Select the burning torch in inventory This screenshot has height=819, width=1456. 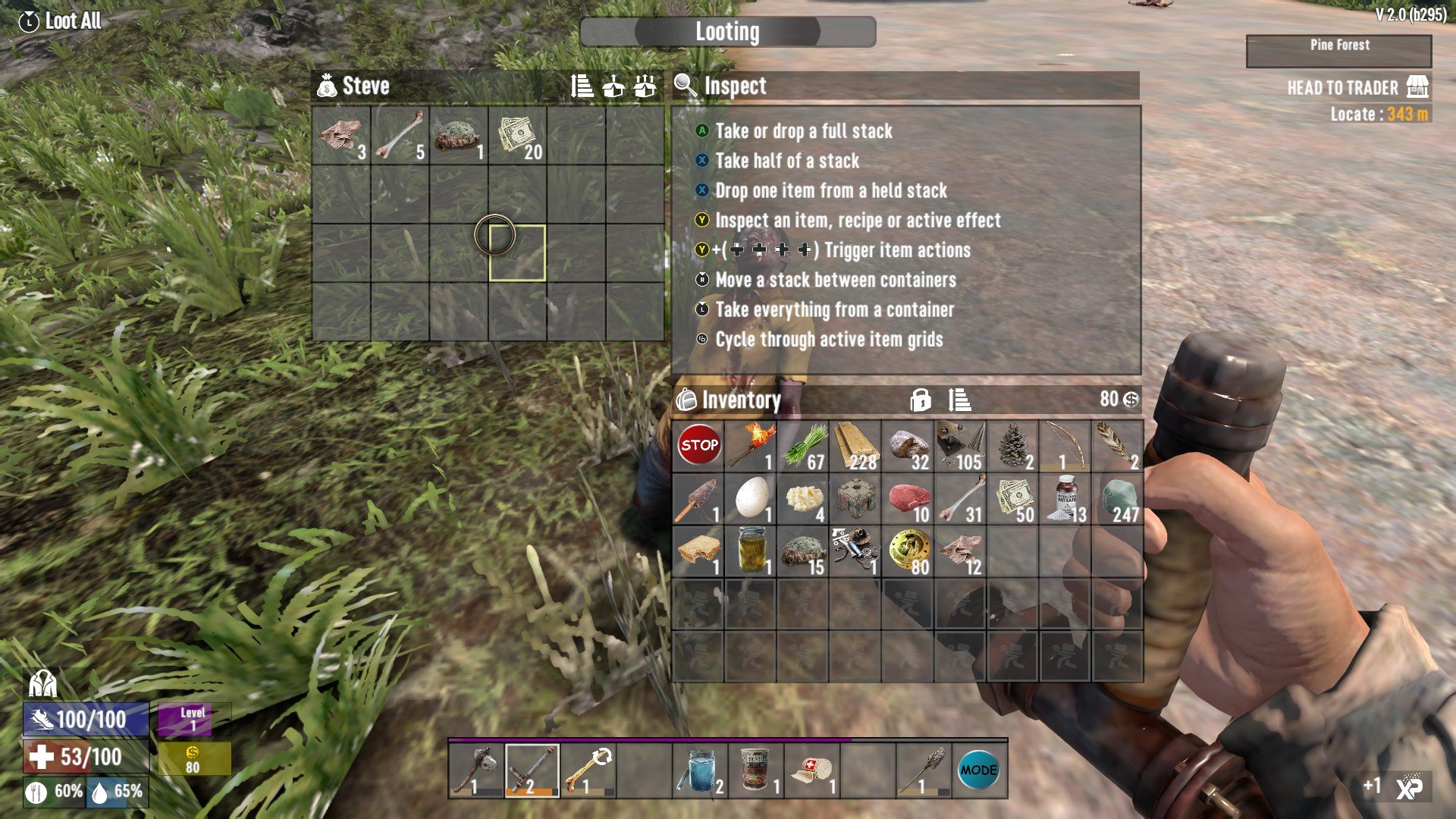pos(751,446)
